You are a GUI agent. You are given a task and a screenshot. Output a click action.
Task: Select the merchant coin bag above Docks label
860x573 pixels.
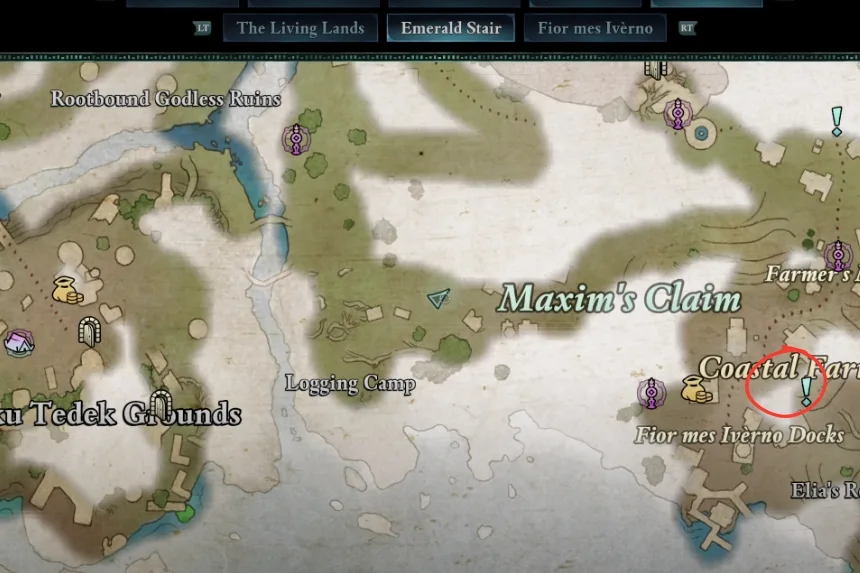696,389
